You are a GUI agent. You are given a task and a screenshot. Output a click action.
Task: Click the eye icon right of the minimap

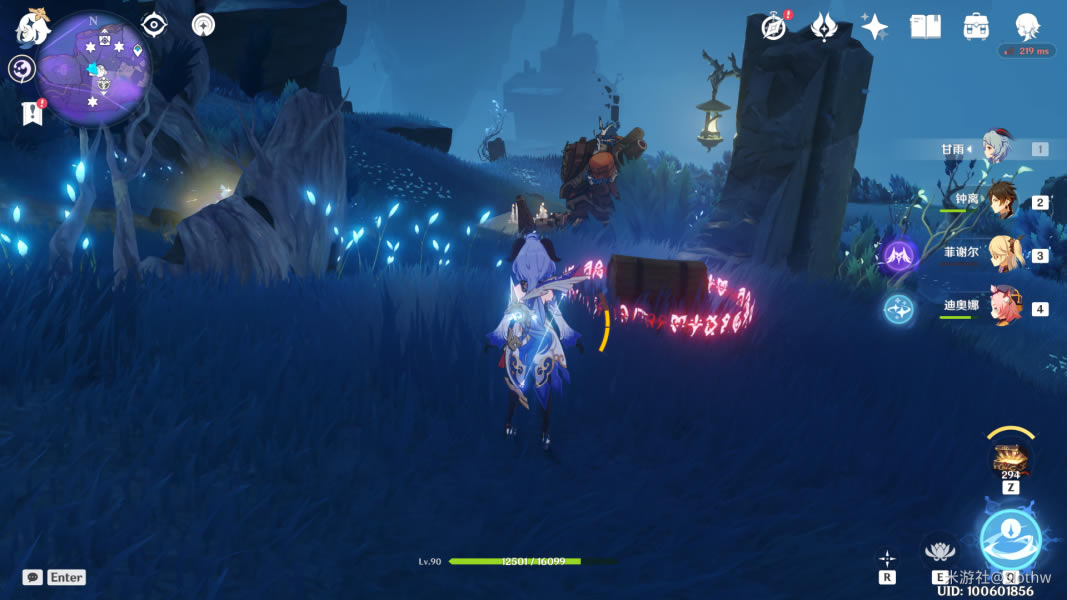(154, 25)
